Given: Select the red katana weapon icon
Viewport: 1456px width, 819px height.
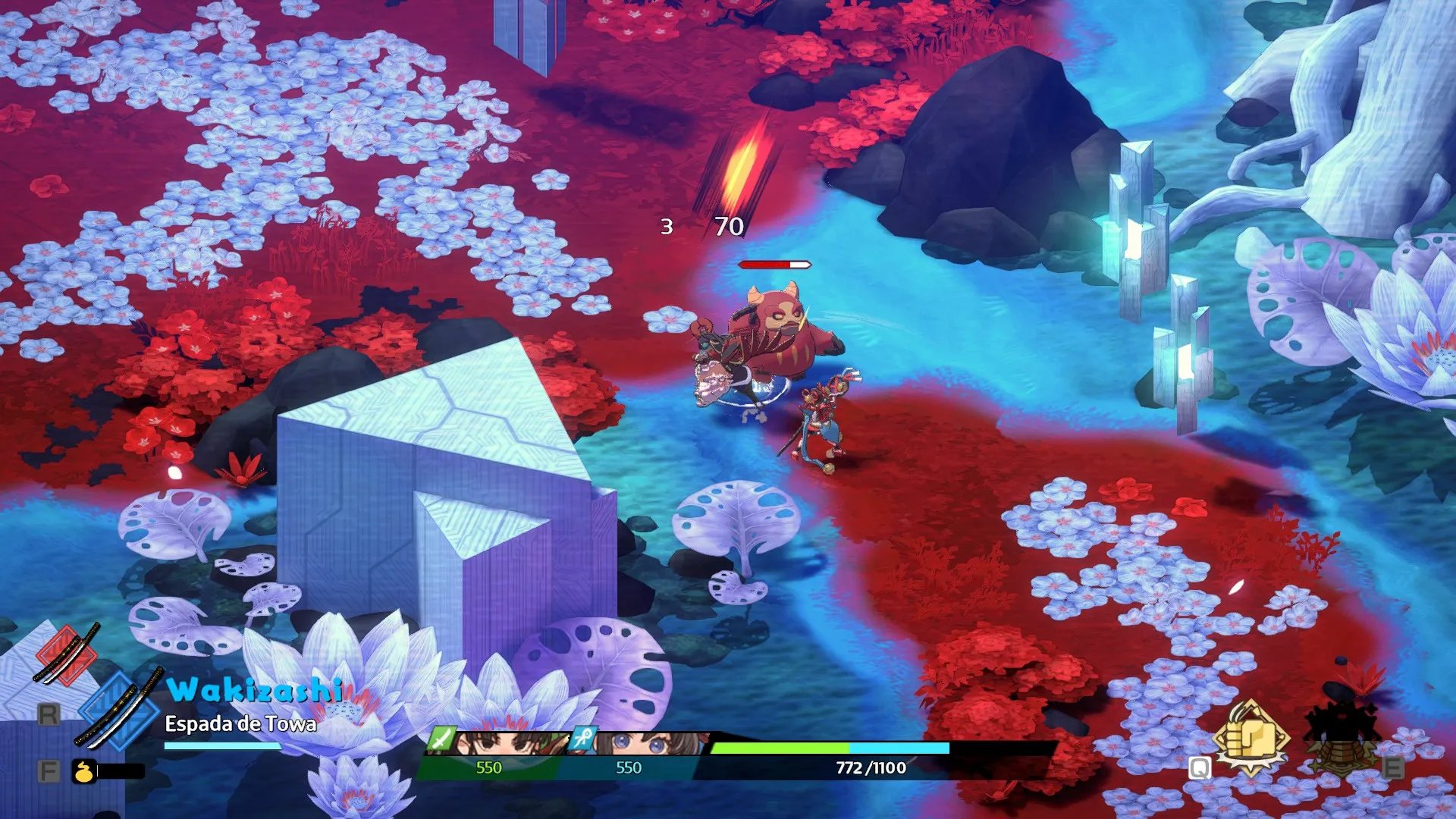Looking at the screenshot, I should [x=67, y=654].
